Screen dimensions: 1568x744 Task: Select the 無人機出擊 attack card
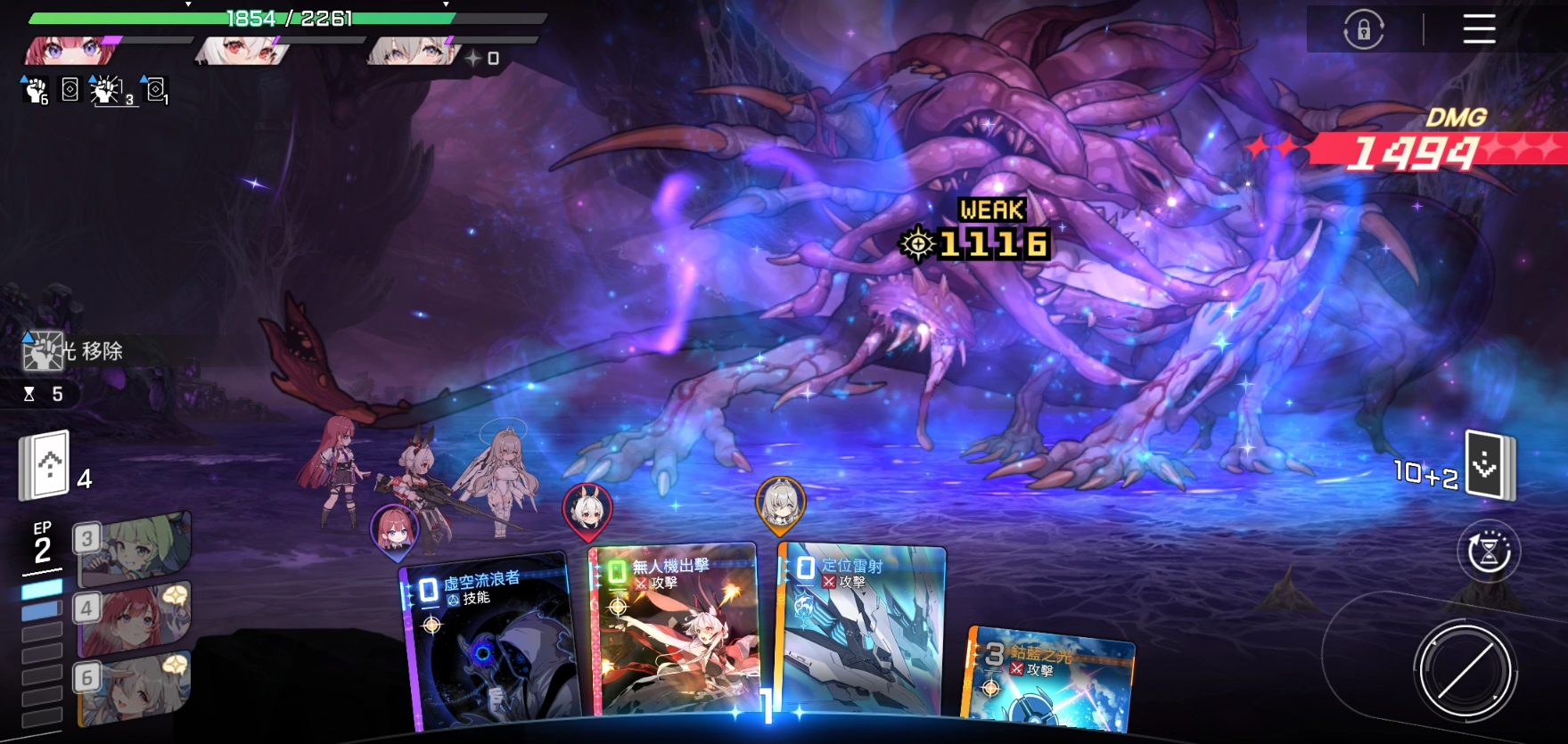click(675, 634)
